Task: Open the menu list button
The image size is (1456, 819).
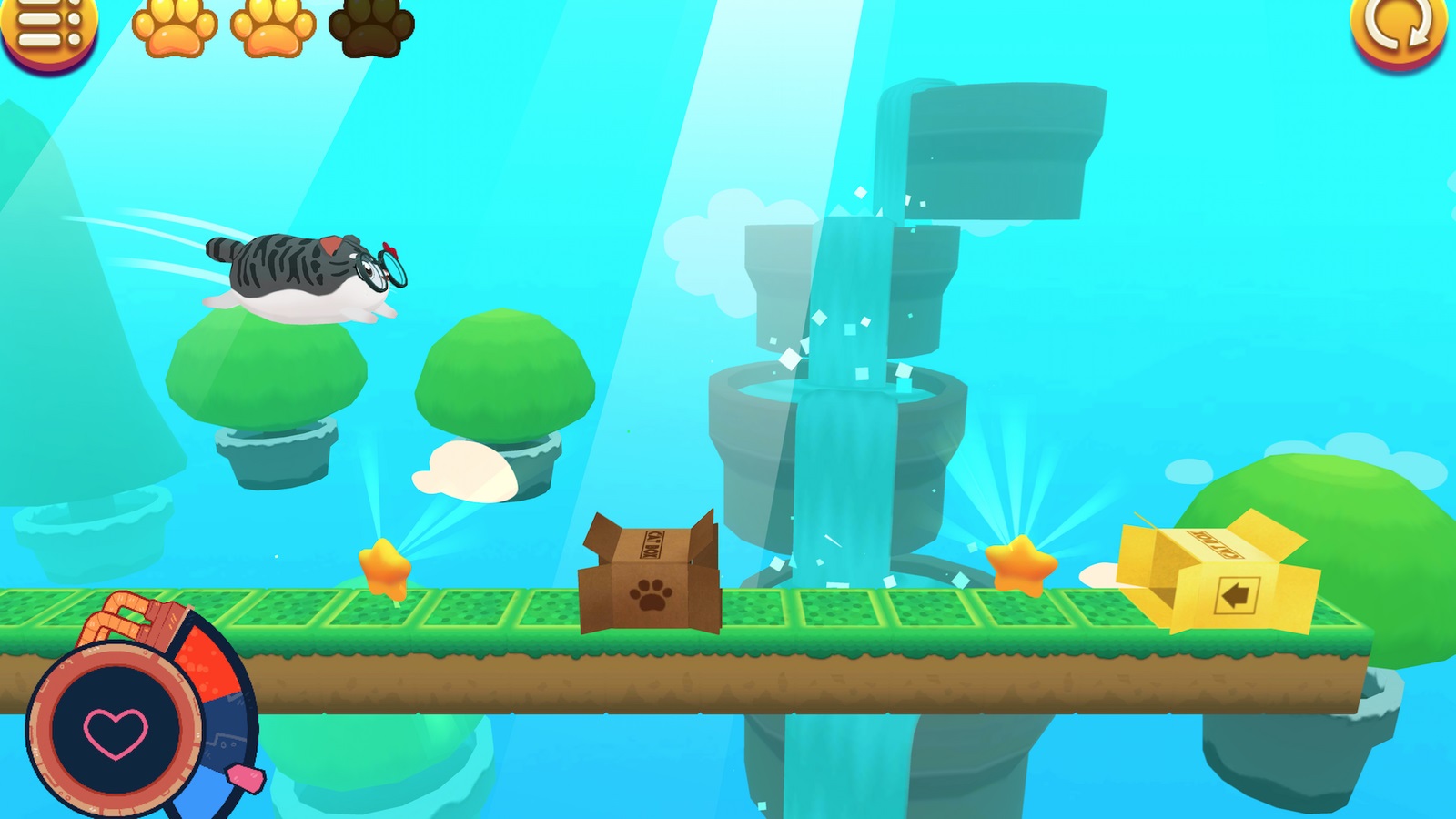Action: pyautogui.click(x=47, y=27)
